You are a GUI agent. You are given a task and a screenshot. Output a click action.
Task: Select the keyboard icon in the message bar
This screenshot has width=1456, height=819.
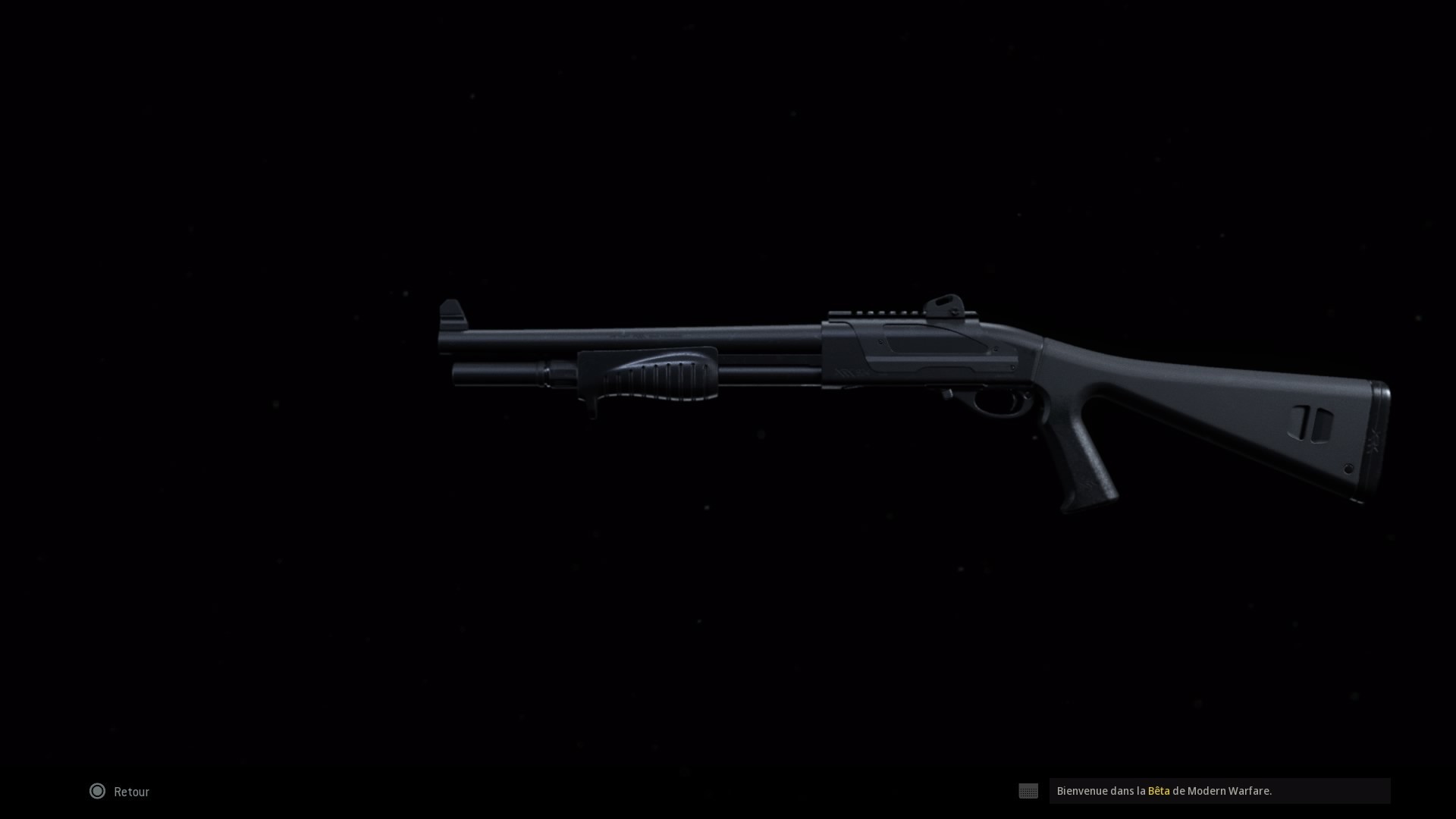click(1028, 791)
